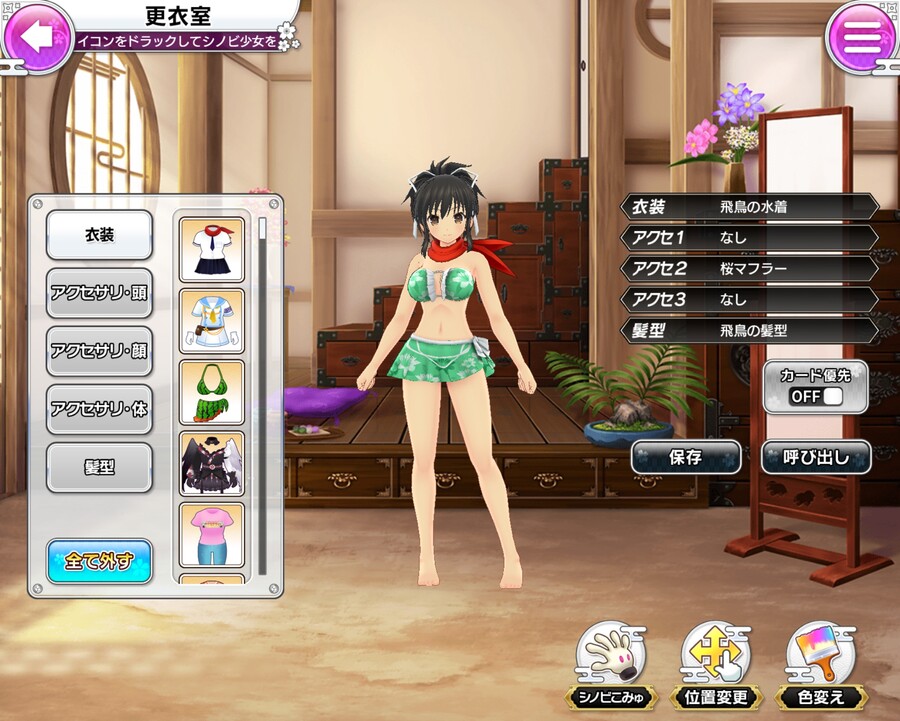Pick the green bikini swimsuit thumbnail

pos(212,392)
